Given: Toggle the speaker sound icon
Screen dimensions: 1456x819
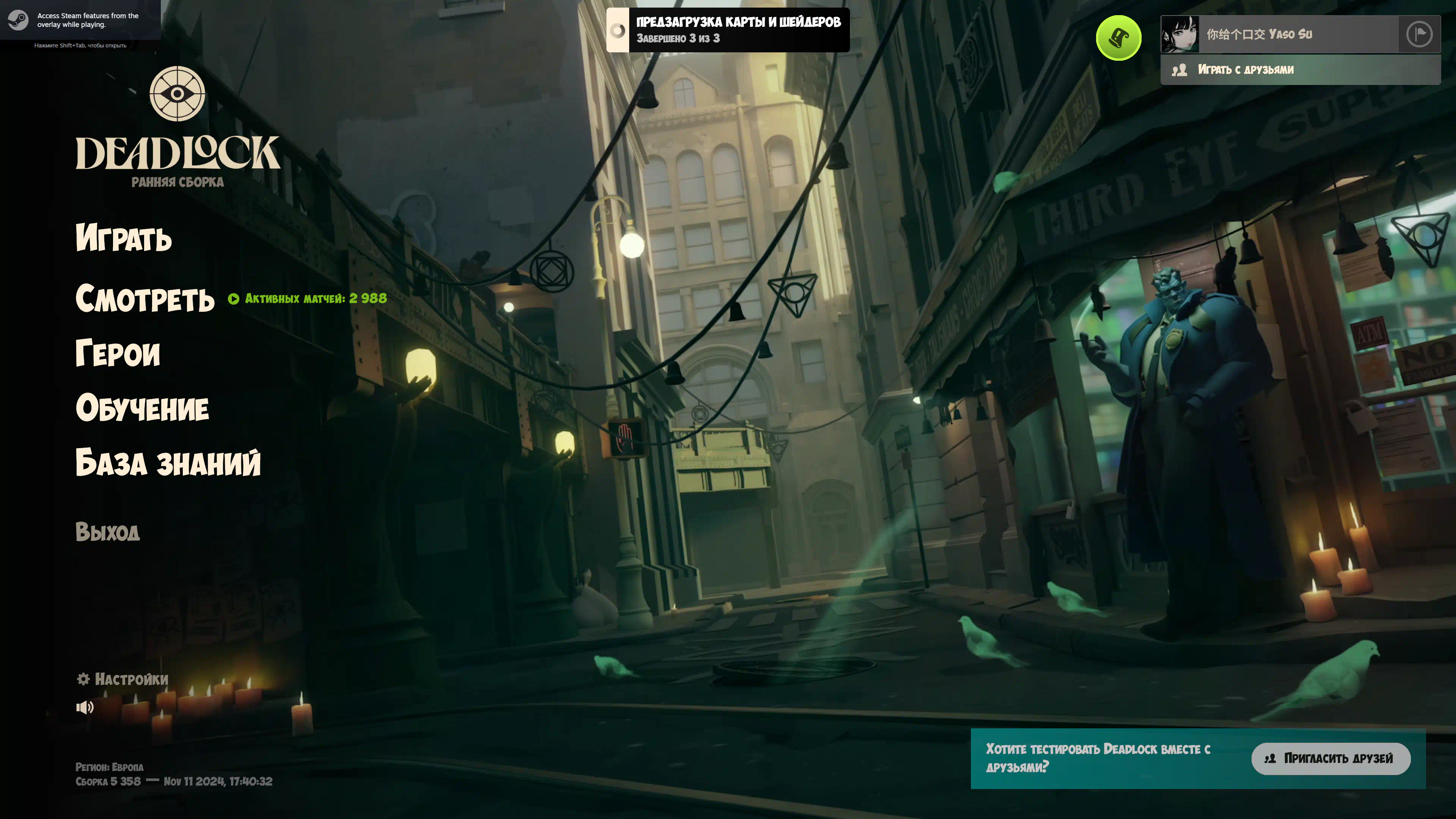Looking at the screenshot, I should click(85, 707).
